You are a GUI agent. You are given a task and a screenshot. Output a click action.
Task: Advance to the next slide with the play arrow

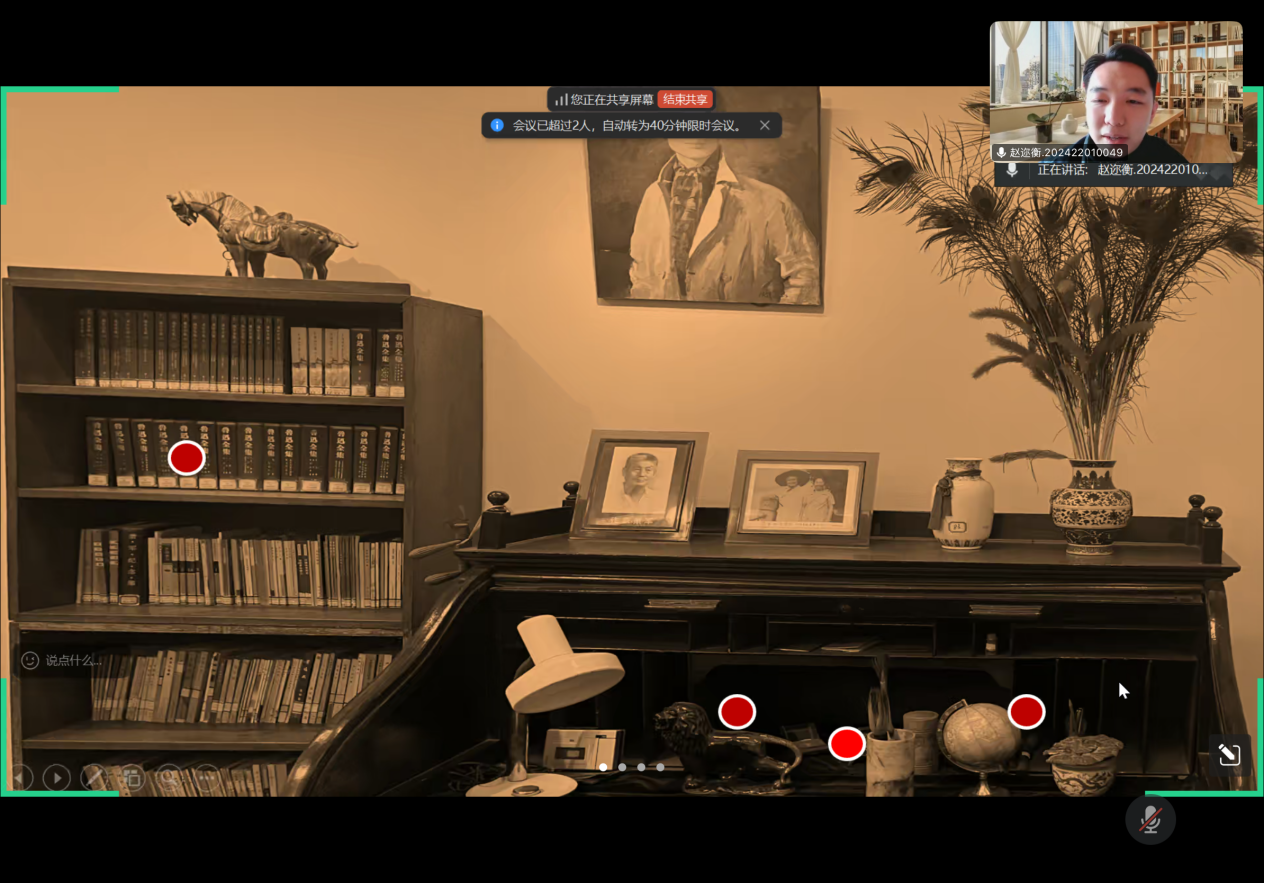[x=57, y=778]
